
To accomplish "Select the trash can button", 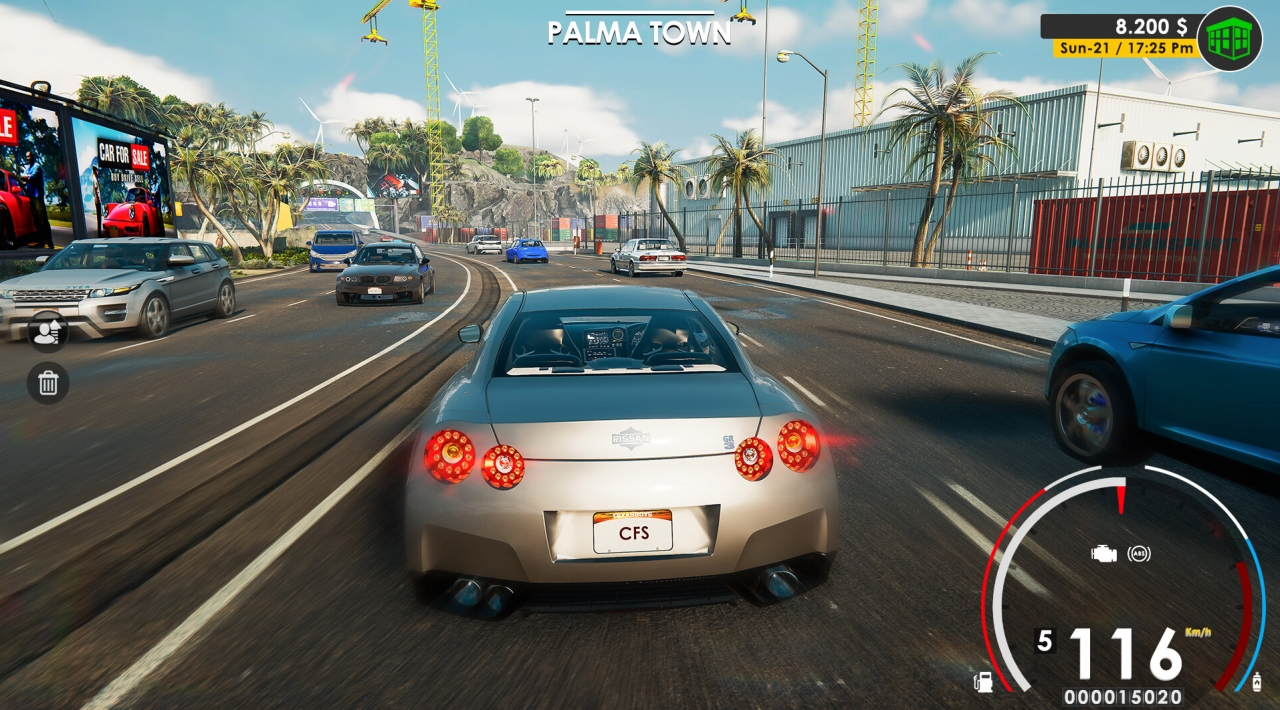I will (x=47, y=382).
